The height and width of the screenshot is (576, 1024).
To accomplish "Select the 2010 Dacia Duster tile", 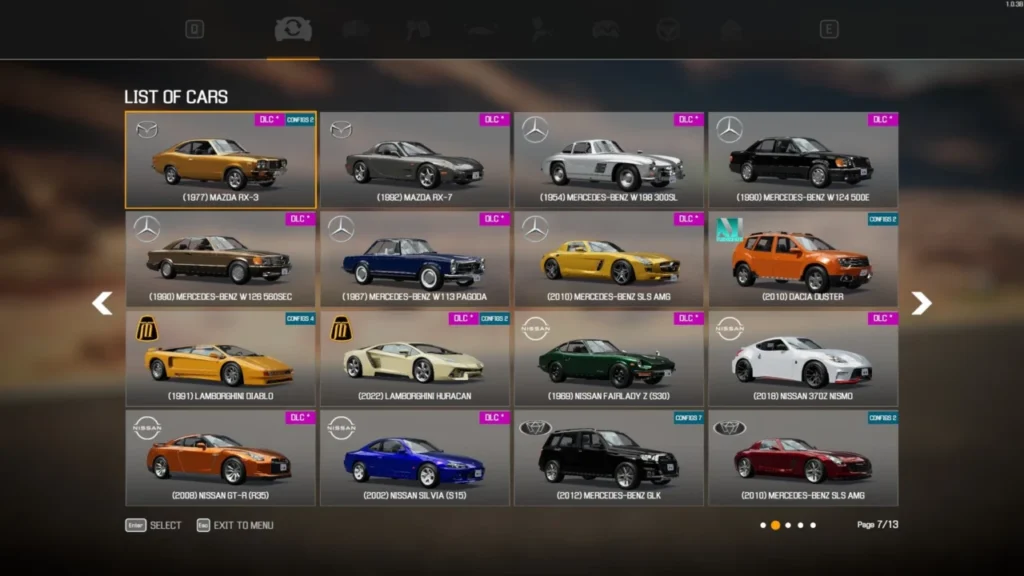I will (803, 259).
